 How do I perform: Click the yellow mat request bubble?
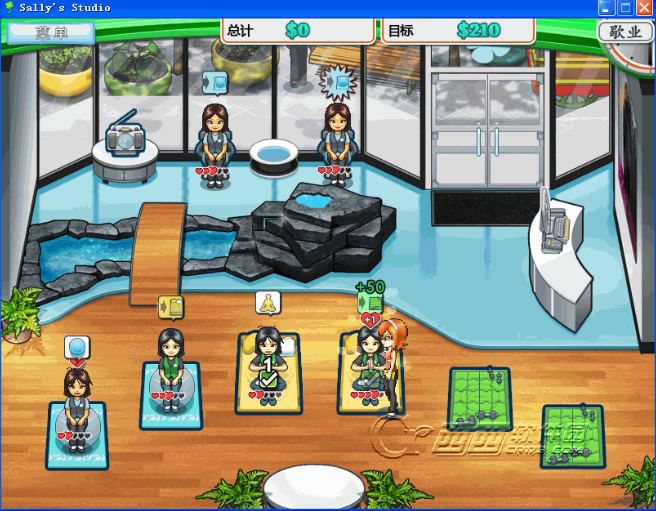tap(171, 307)
